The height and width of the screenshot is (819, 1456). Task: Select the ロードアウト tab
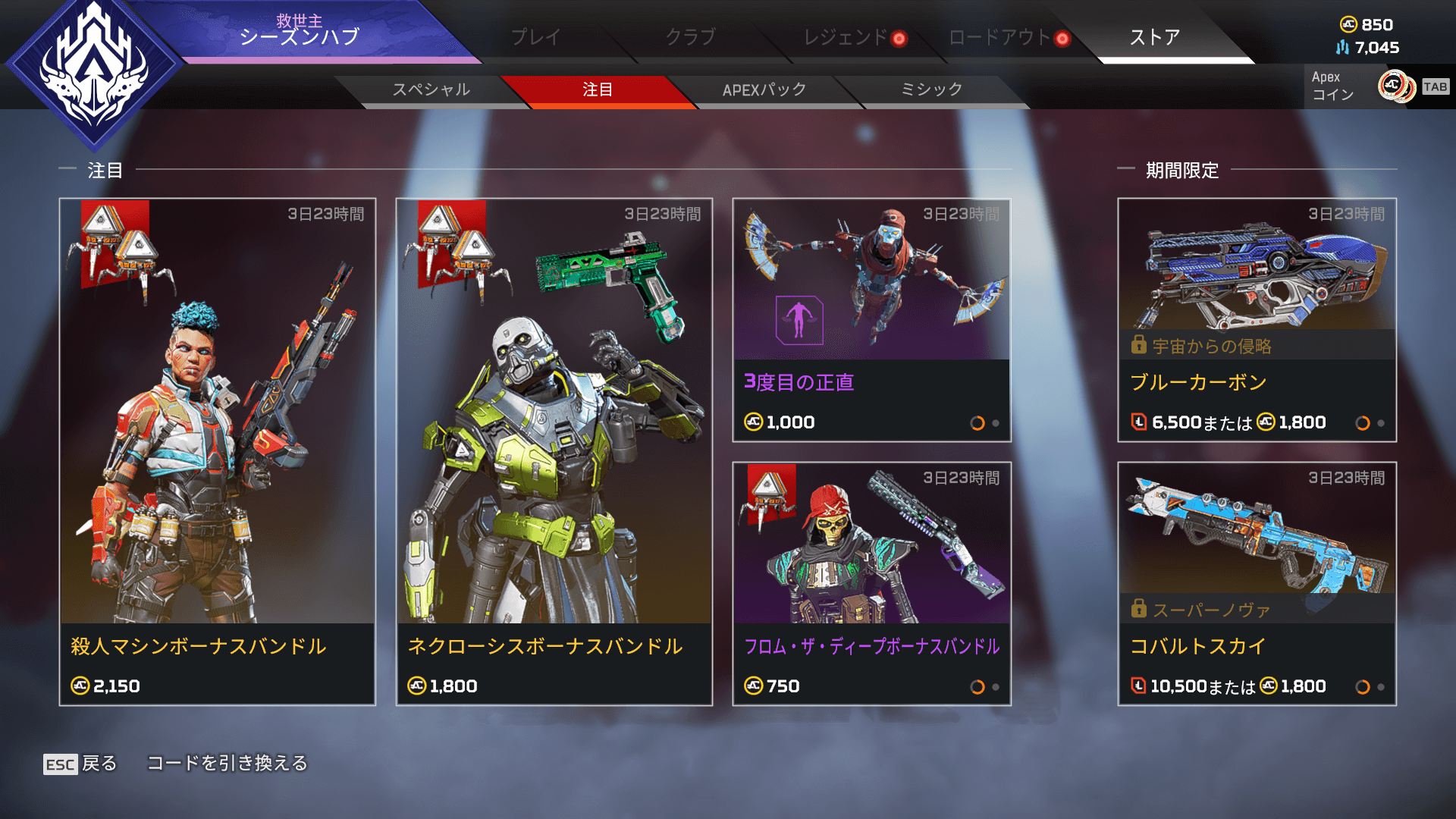point(999,36)
